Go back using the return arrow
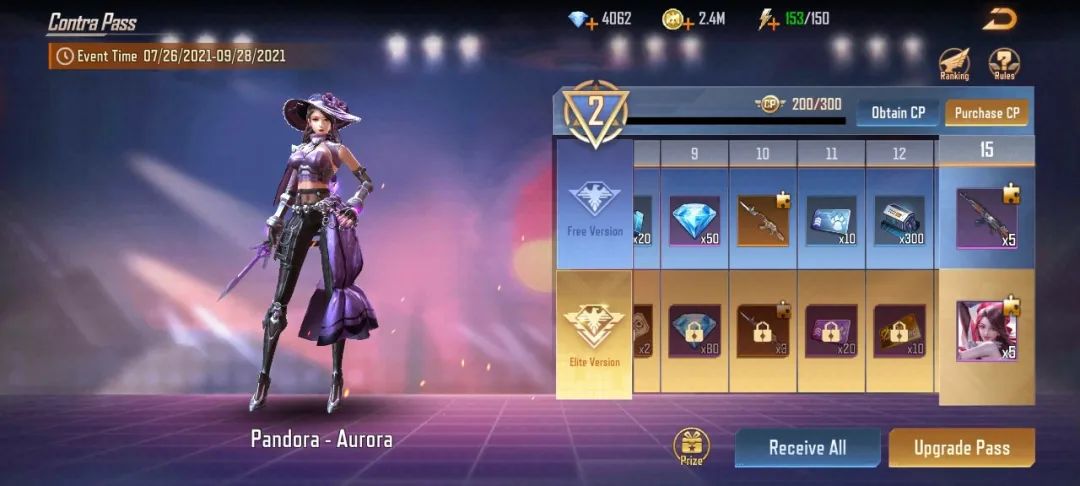 pos(999,19)
